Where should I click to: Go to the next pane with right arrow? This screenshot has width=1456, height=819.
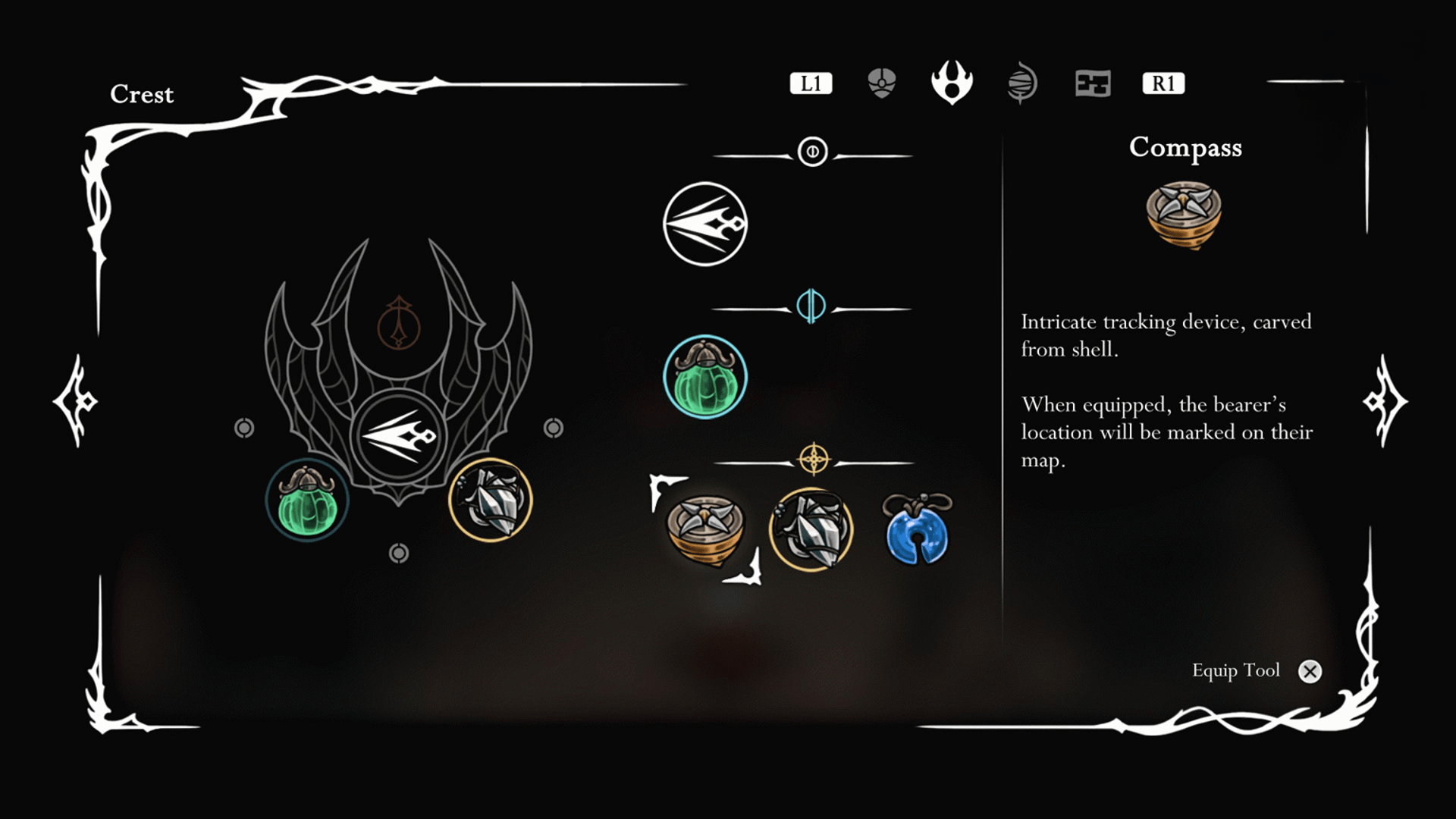[1385, 400]
